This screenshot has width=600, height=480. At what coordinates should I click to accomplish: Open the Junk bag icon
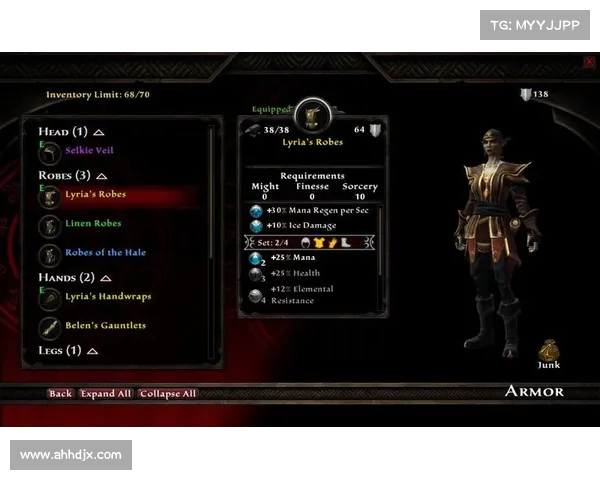[548, 349]
